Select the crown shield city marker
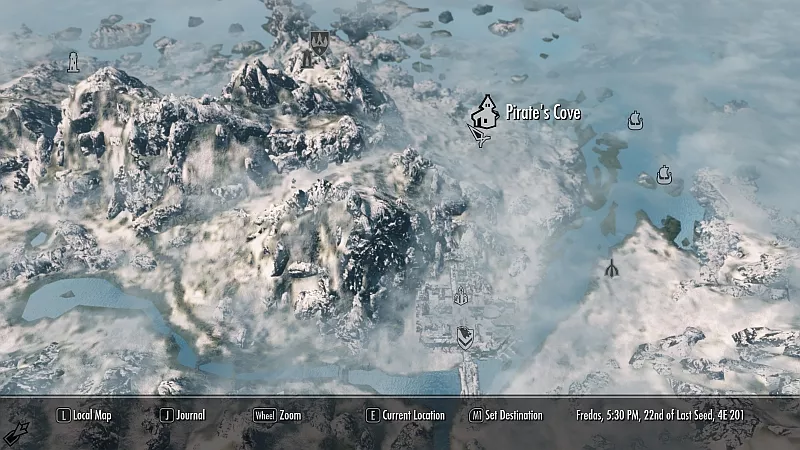This screenshot has width=800, height=450. [319, 42]
